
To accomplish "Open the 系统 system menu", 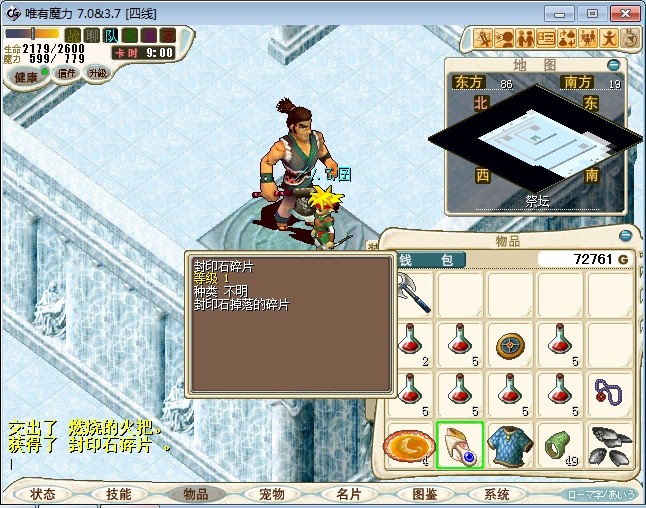I will click(496, 494).
